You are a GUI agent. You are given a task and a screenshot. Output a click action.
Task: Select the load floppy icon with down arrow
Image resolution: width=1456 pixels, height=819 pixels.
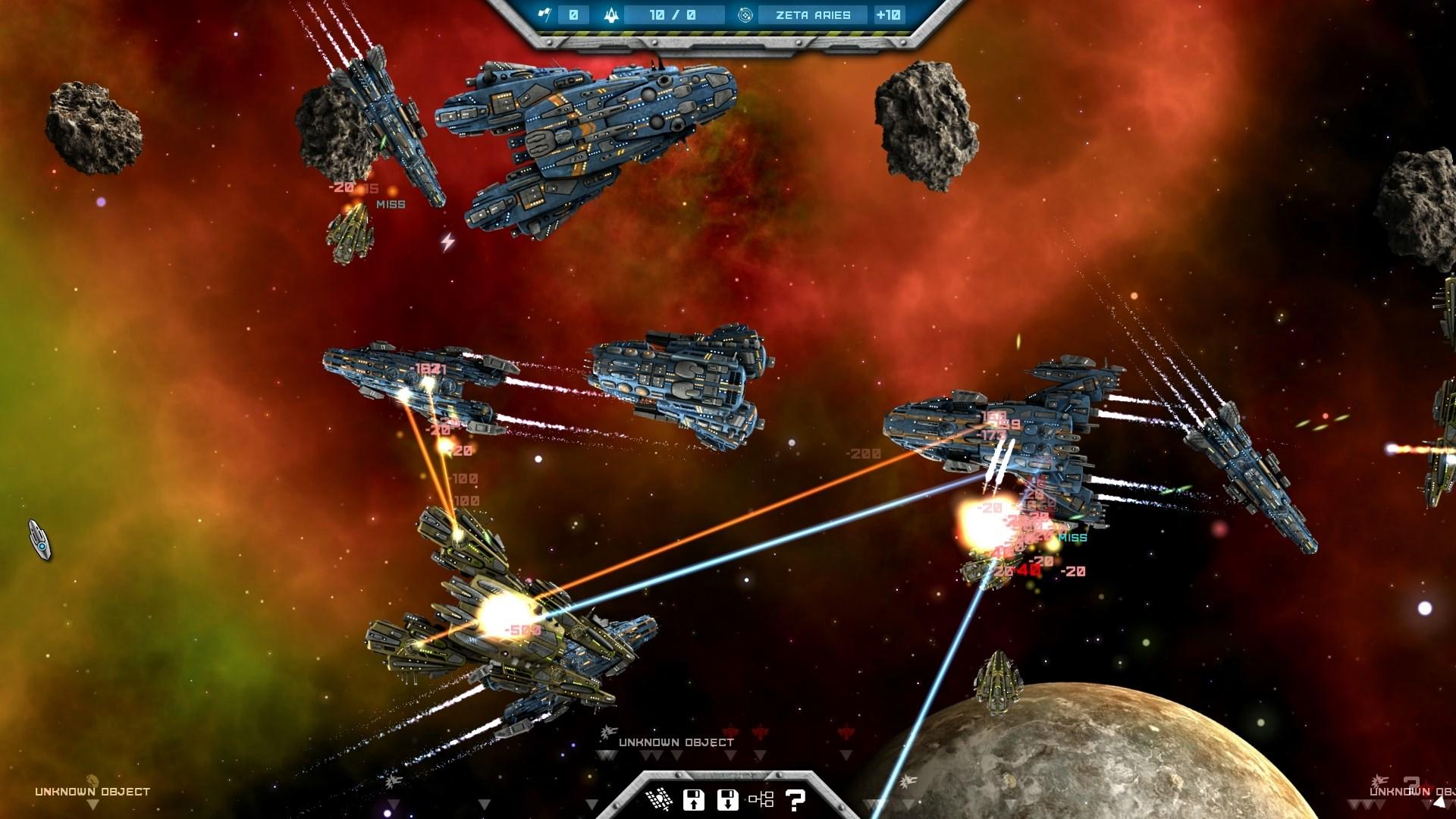tap(726, 799)
